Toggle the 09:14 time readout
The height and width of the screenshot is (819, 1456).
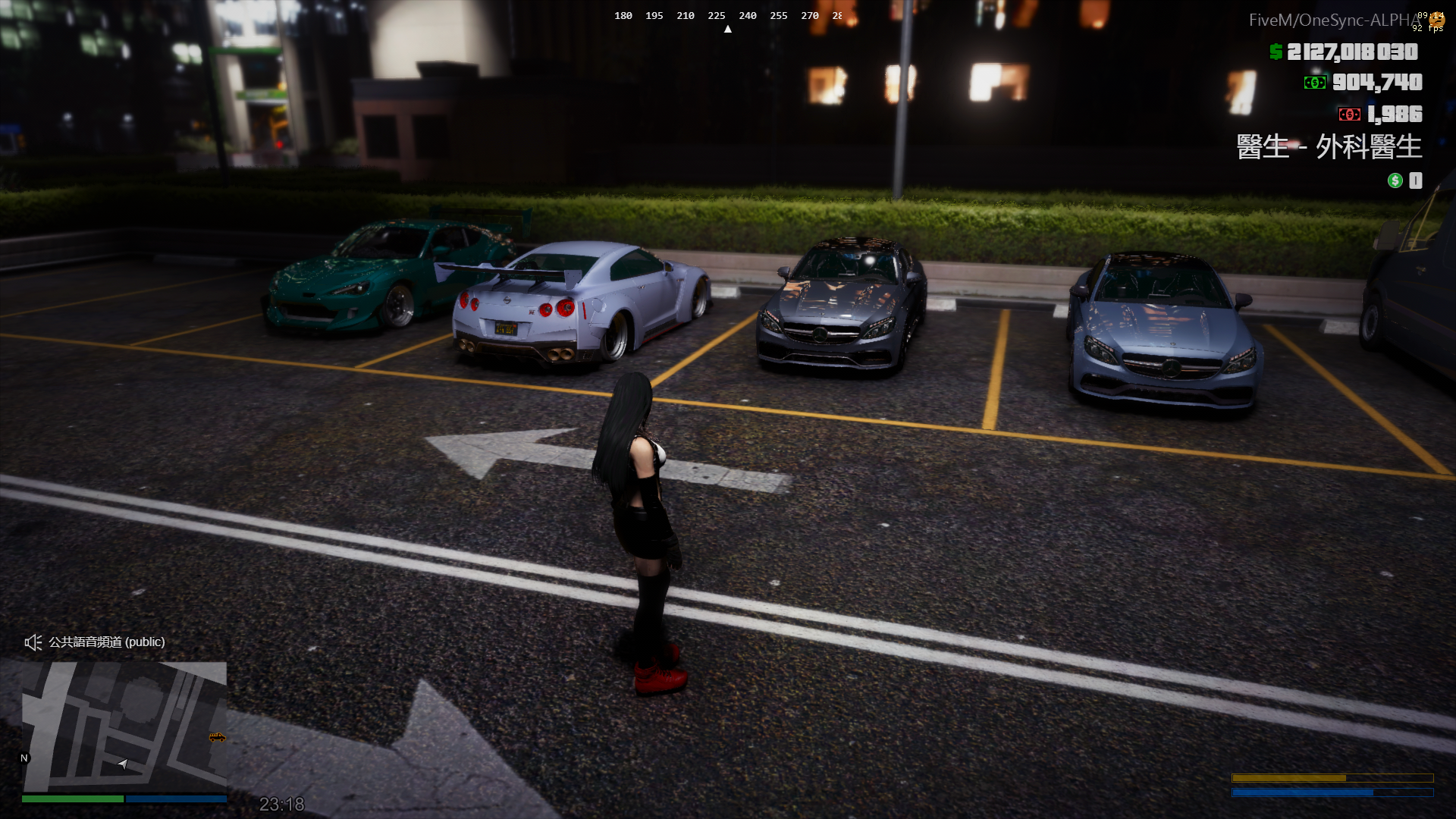(1430, 14)
